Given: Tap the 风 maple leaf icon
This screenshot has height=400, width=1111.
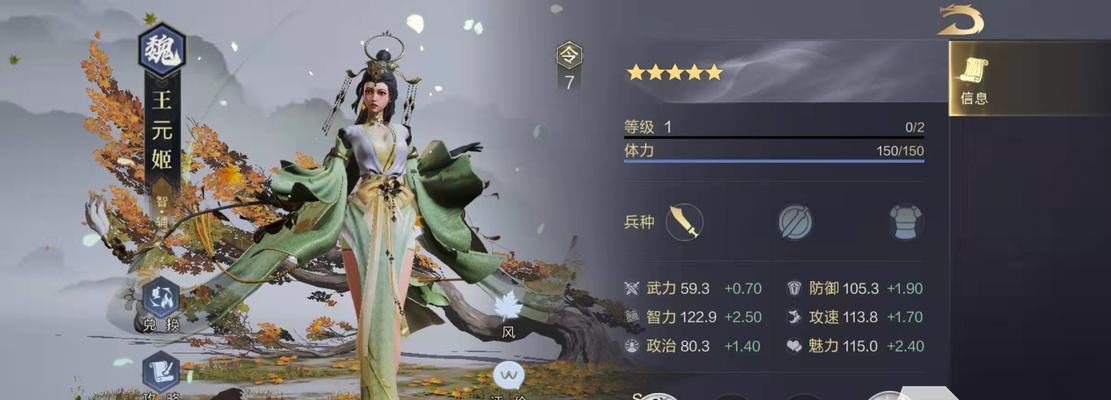Looking at the screenshot, I should [509, 310].
